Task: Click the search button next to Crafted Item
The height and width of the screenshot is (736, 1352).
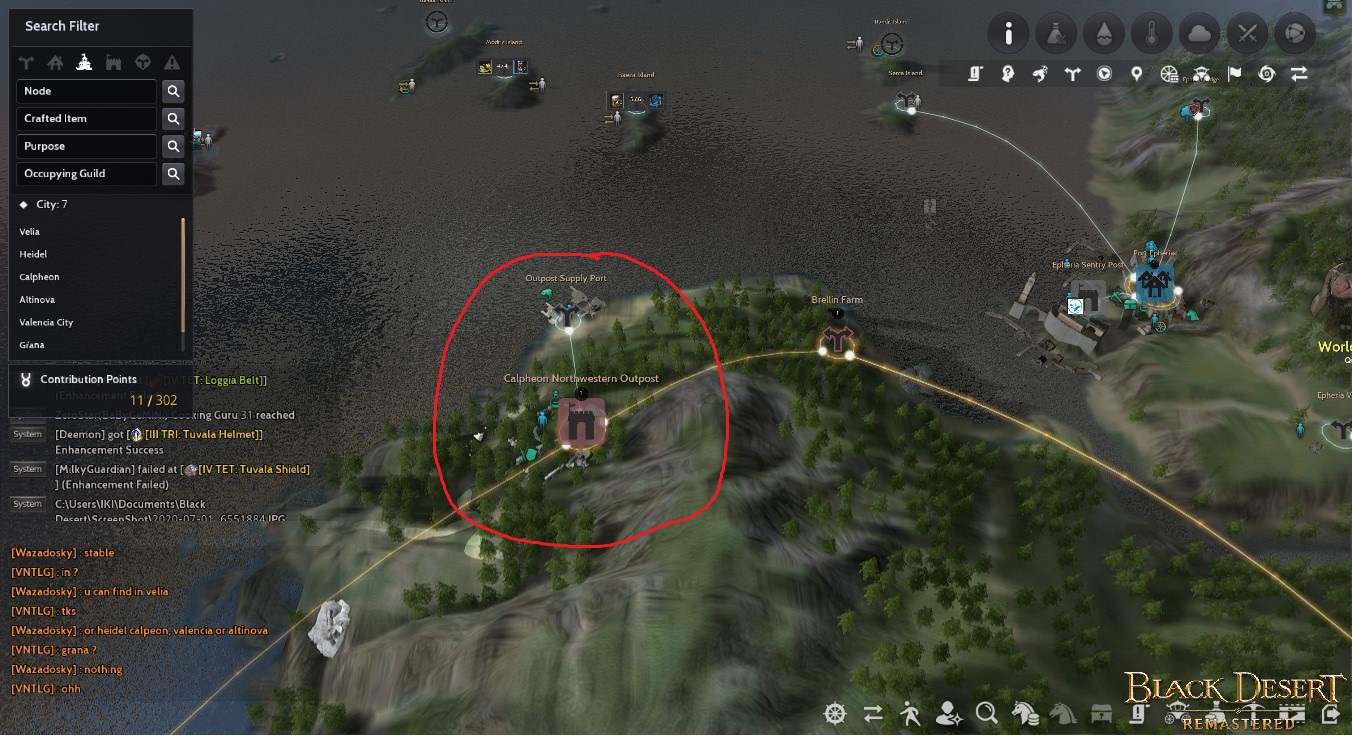Action: pyautogui.click(x=173, y=119)
